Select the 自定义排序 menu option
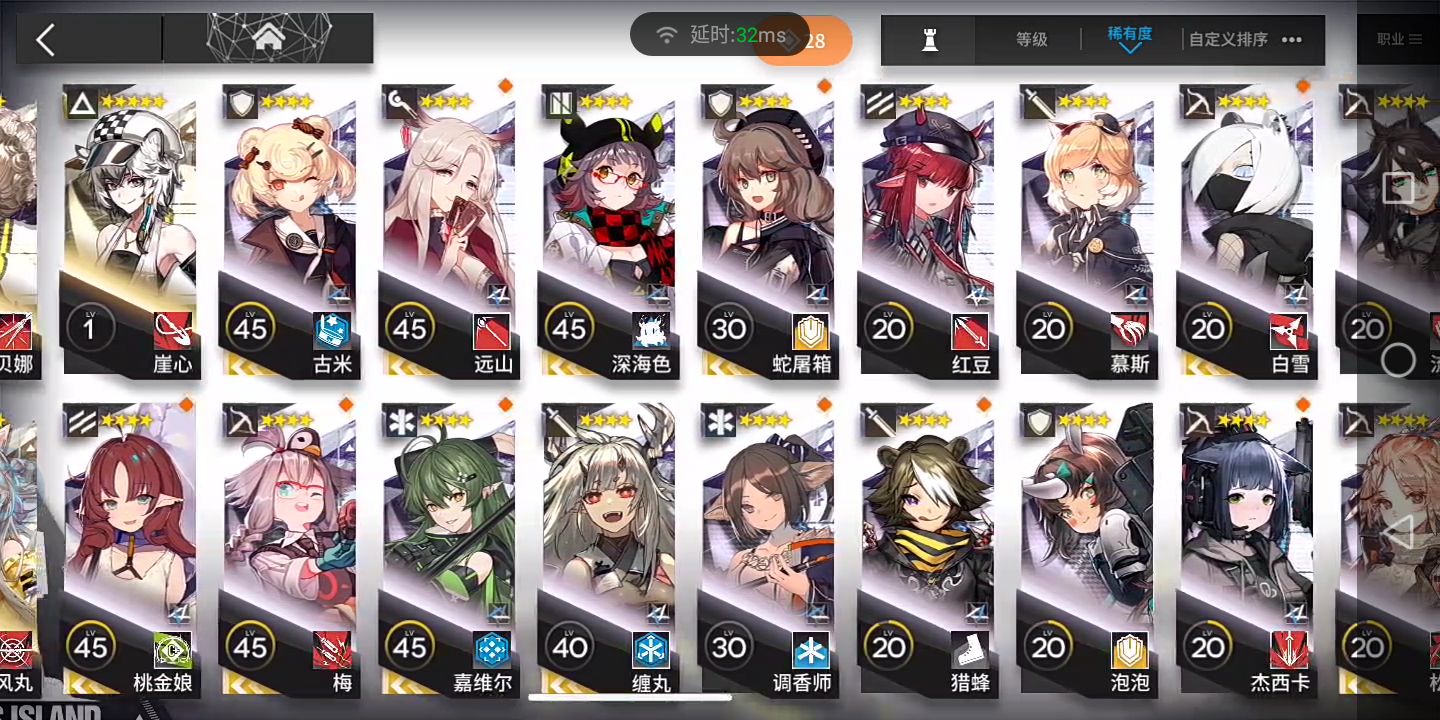 (1226, 40)
